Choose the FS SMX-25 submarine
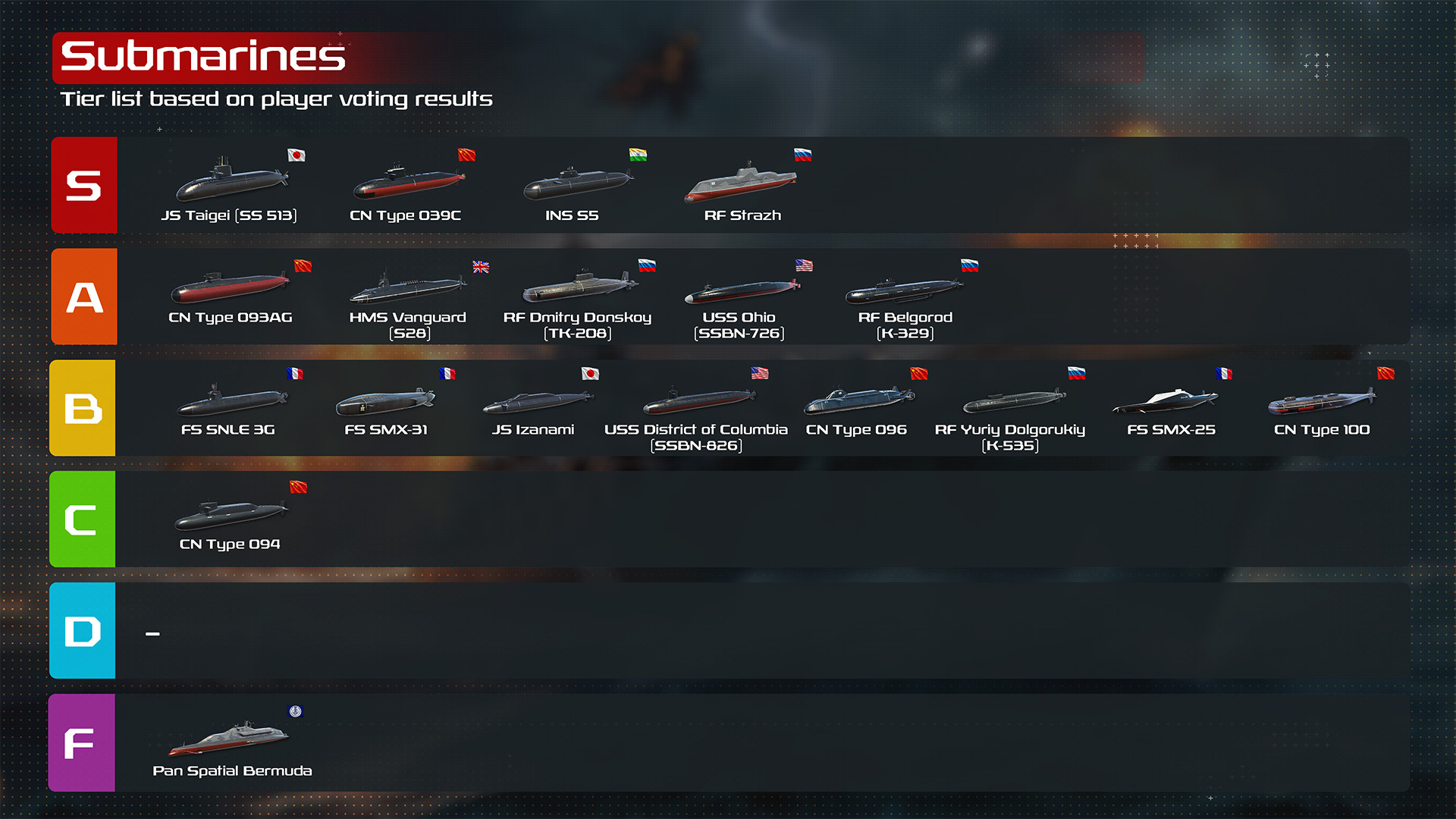Screen dimensions: 1456x819 pyautogui.click(x=1166, y=401)
